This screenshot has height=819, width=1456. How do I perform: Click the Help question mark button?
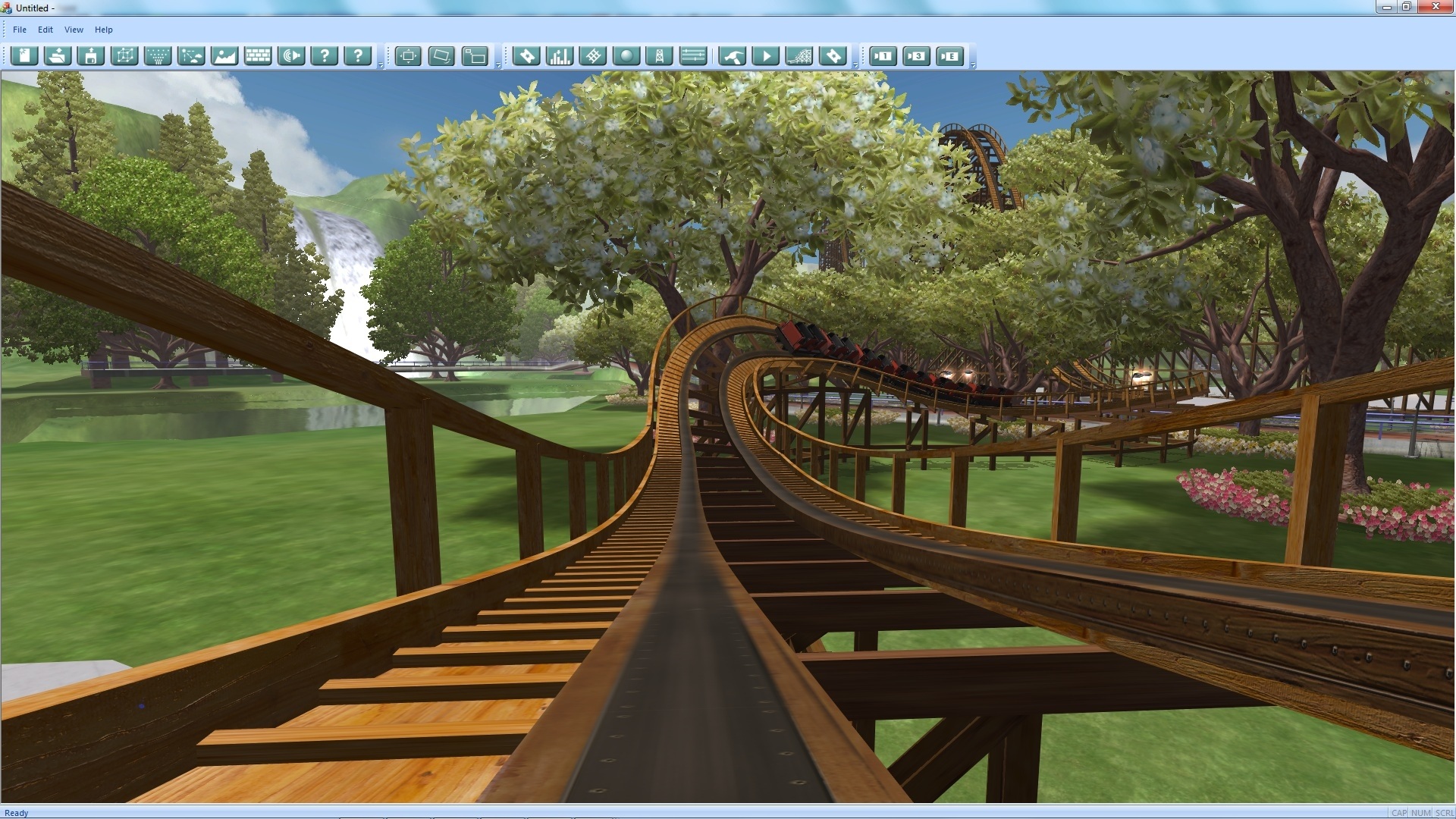(x=325, y=55)
